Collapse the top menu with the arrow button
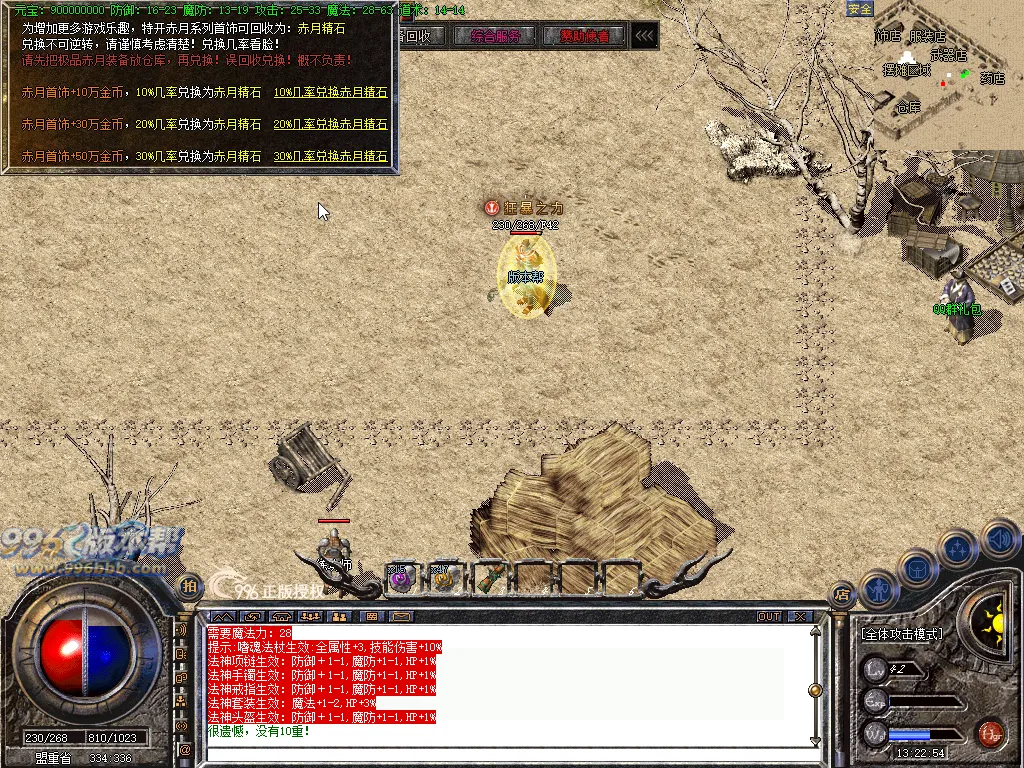The height and width of the screenshot is (768, 1024). pos(645,36)
